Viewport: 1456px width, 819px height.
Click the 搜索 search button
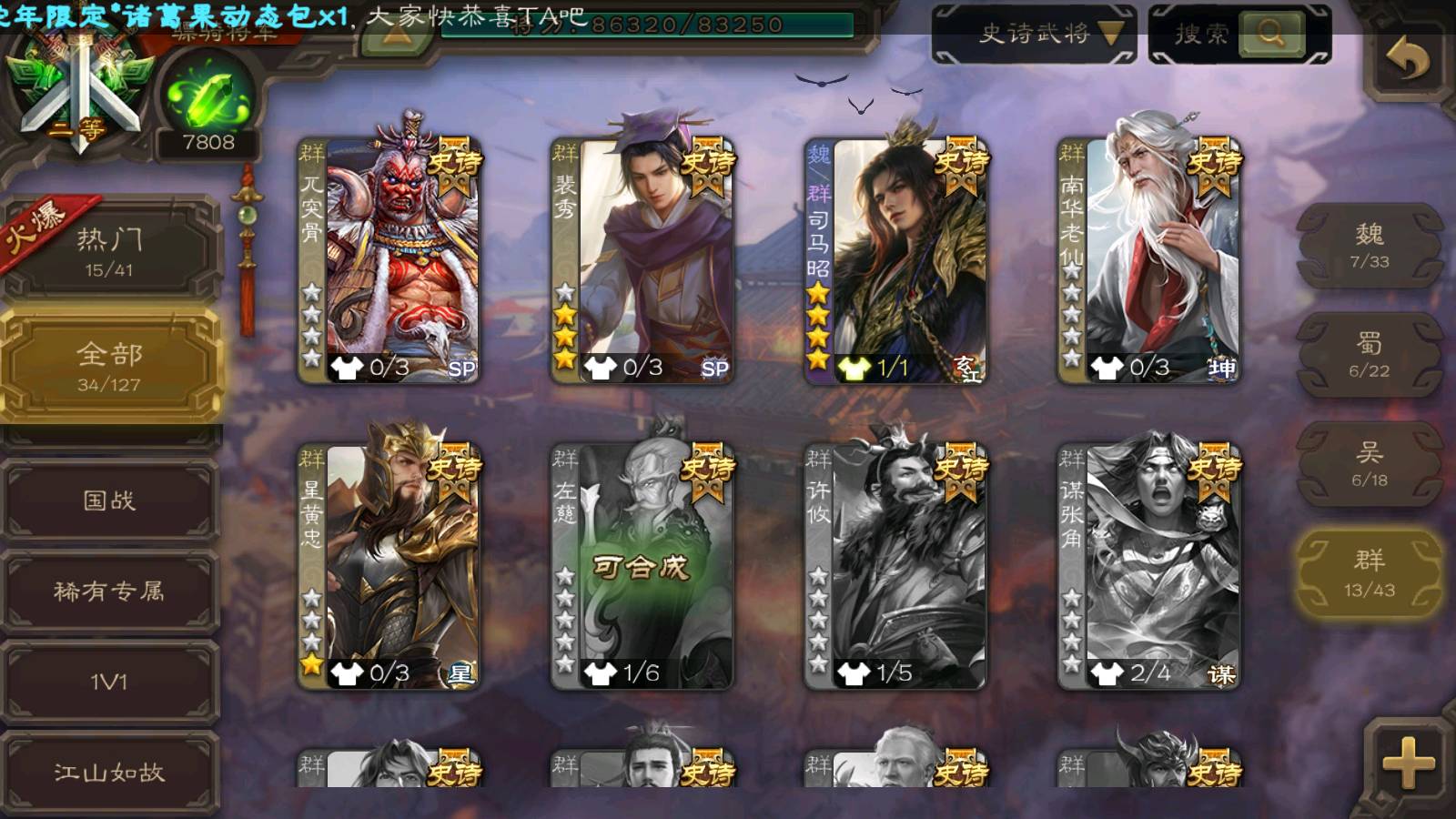click(x=1239, y=35)
